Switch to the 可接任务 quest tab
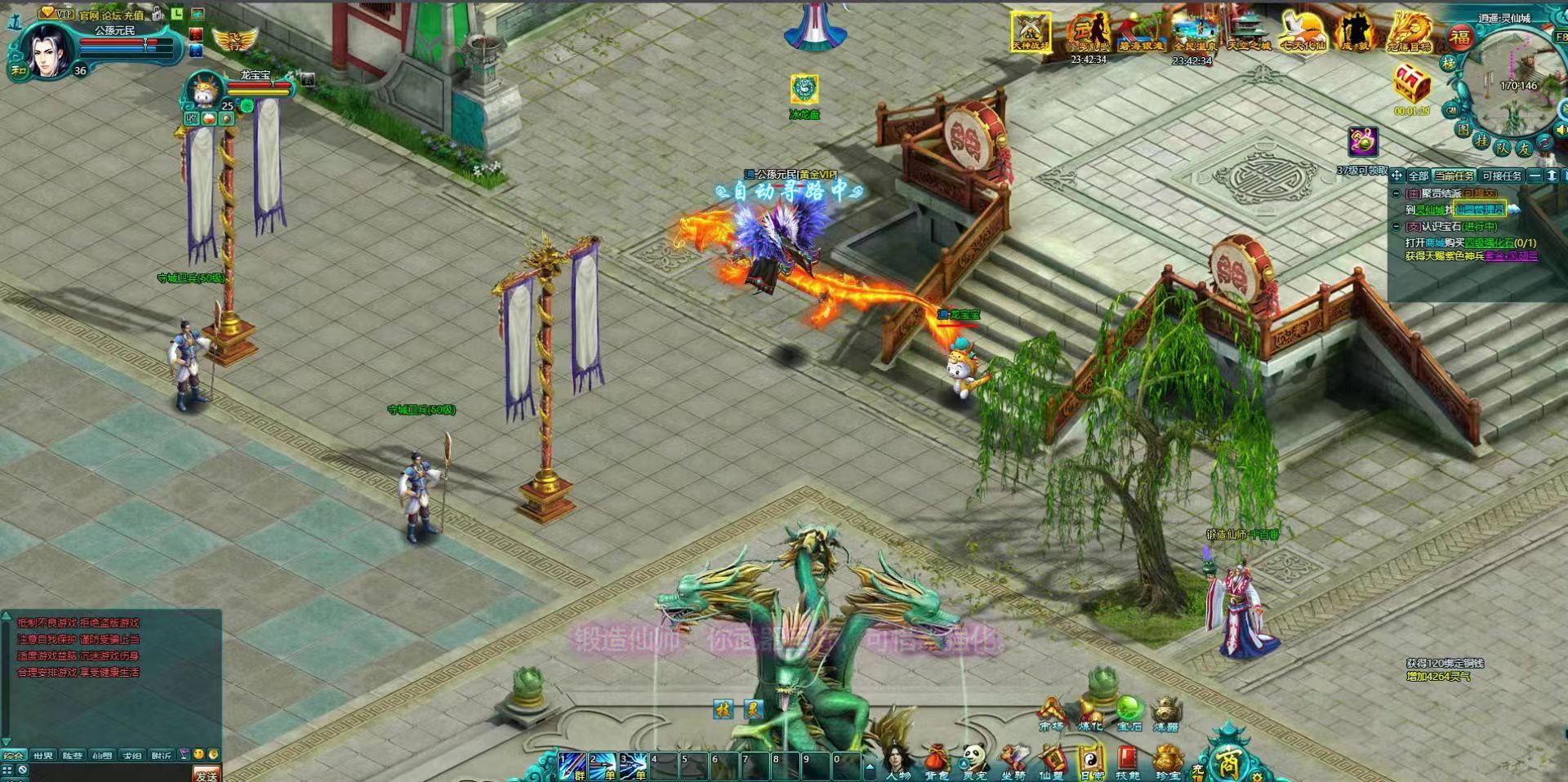1568x782 pixels. click(x=1501, y=176)
